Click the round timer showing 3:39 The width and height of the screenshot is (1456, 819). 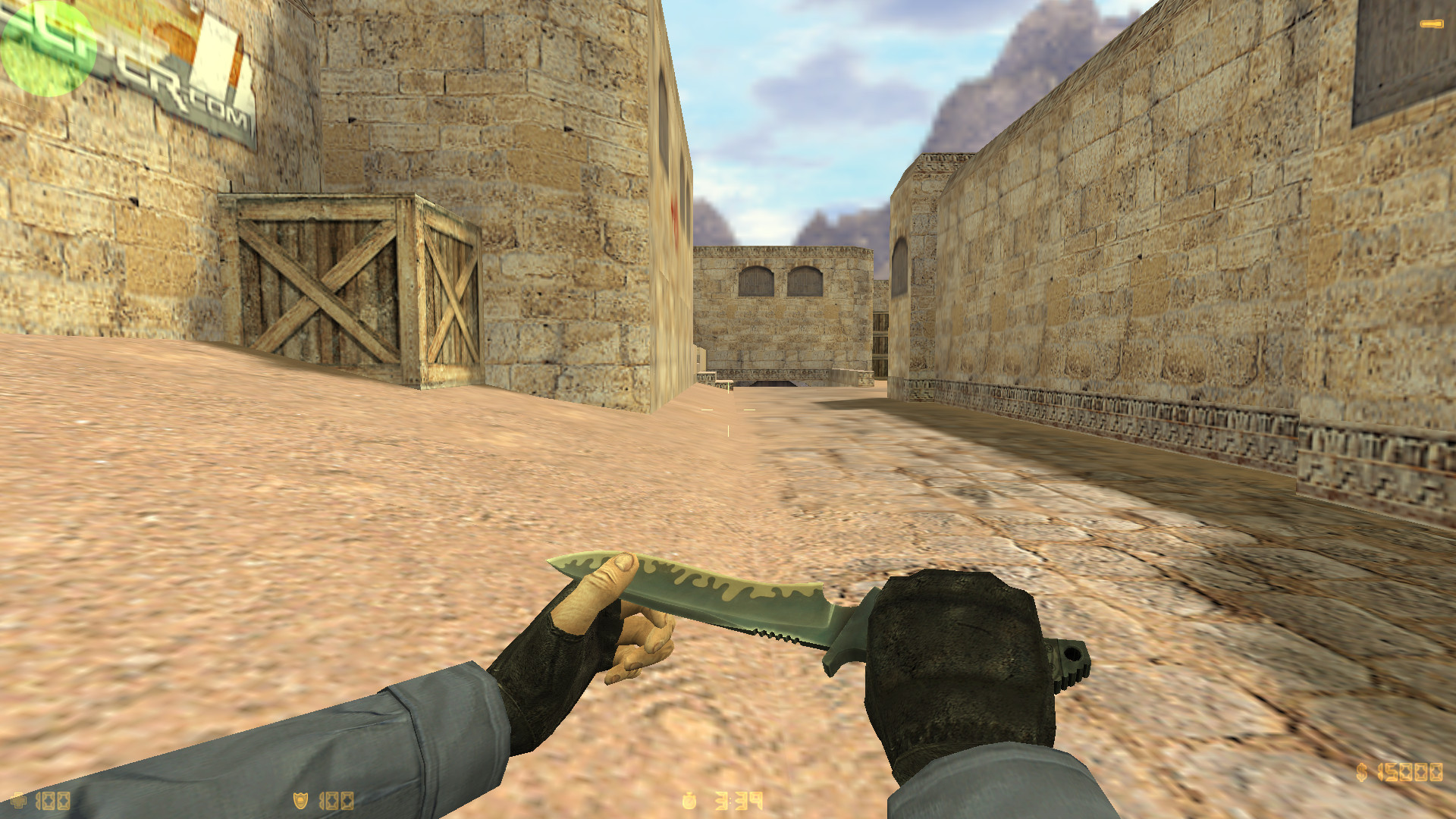tap(739, 800)
